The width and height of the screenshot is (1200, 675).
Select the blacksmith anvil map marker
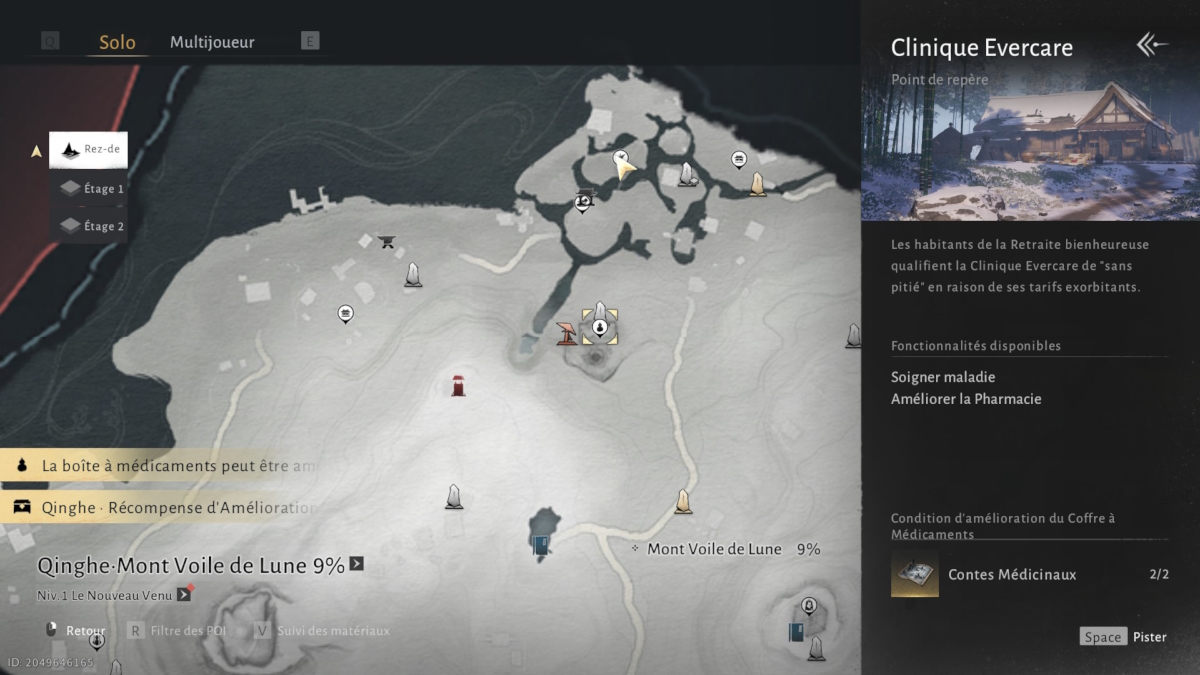tap(387, 241)
